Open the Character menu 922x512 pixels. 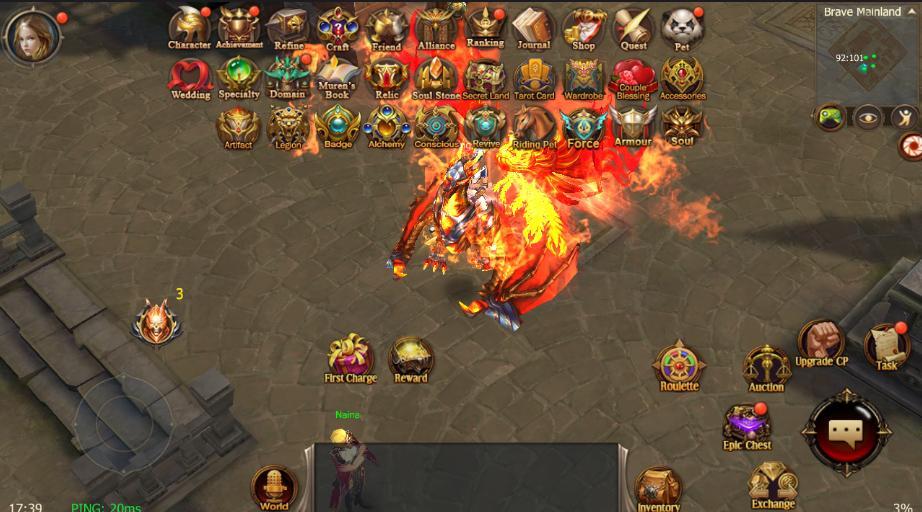tap(189, 26)
